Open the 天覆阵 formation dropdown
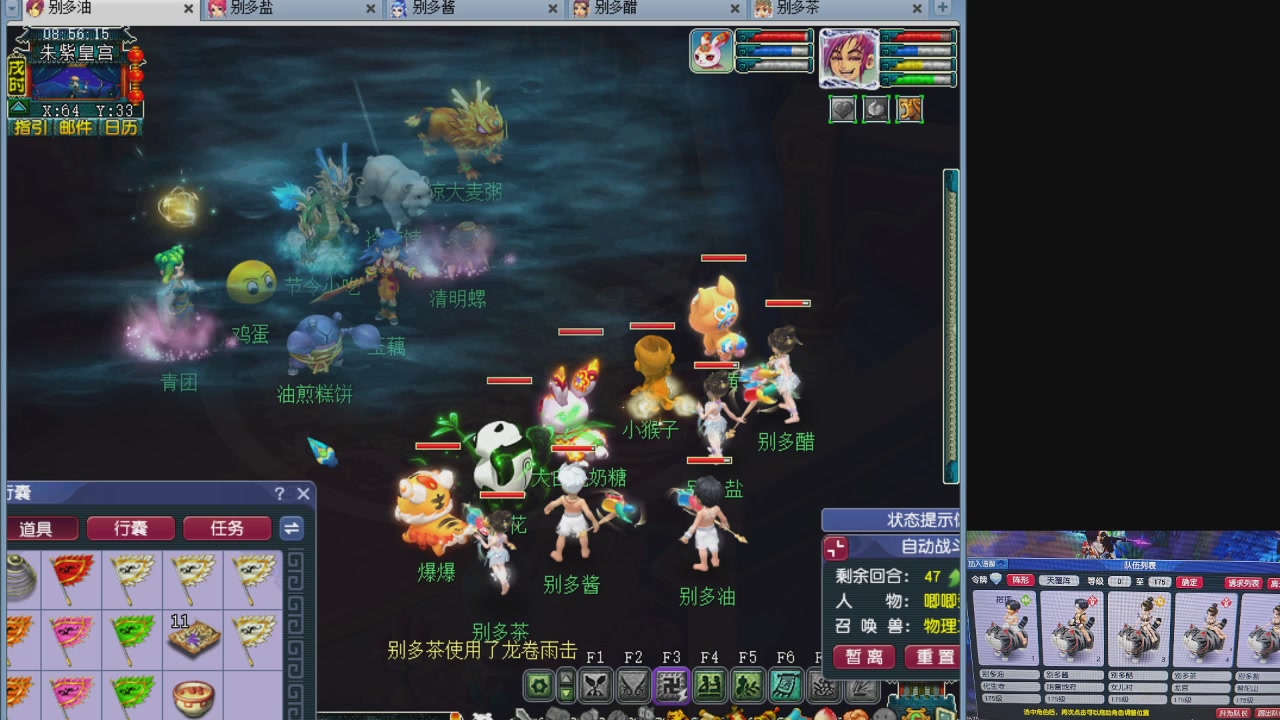Image resolution: width=1280 pixels, height=720 pixels. (x=1060, y=581)
